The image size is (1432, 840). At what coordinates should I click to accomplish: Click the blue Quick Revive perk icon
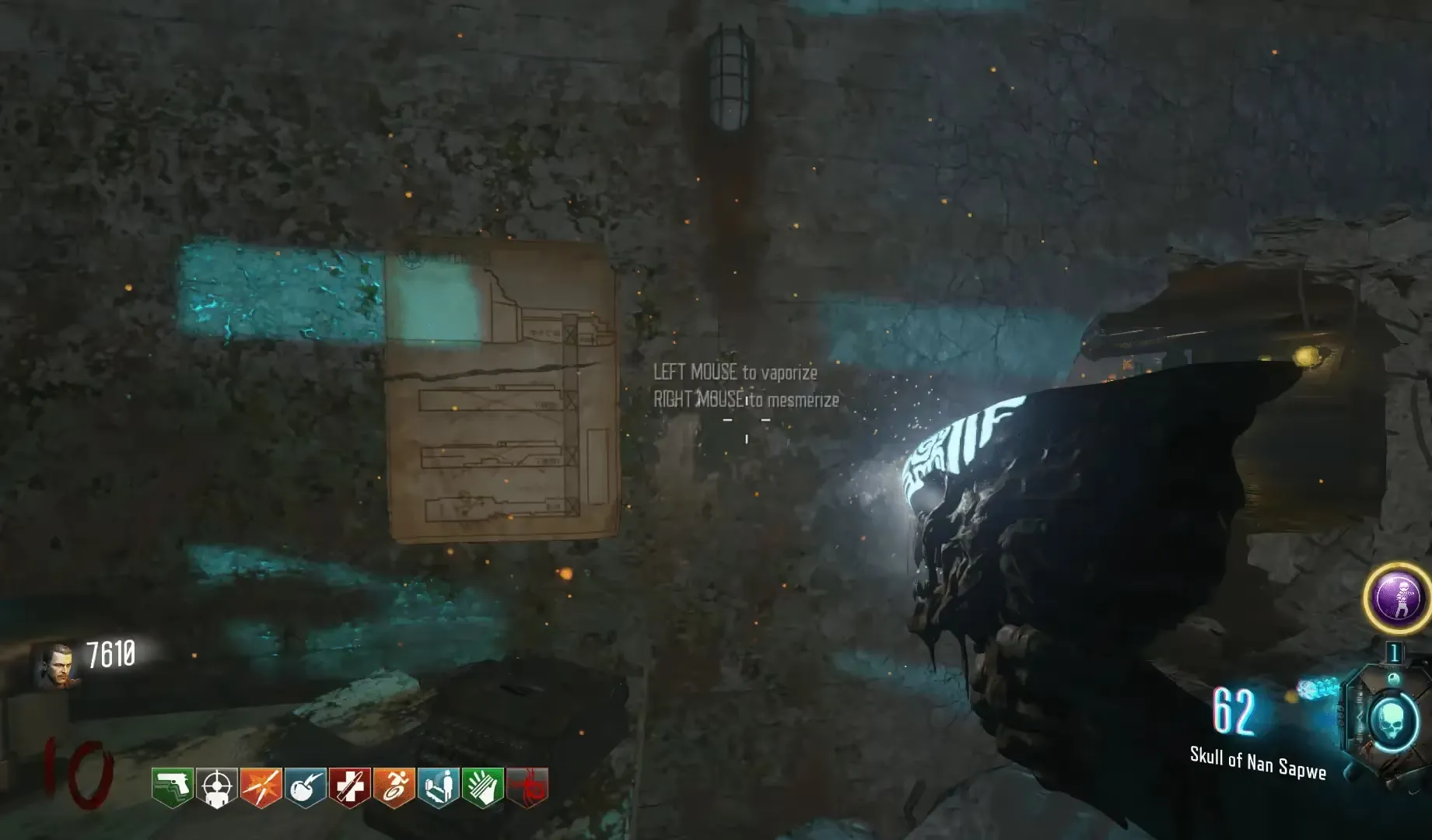(x=438, y=788)
